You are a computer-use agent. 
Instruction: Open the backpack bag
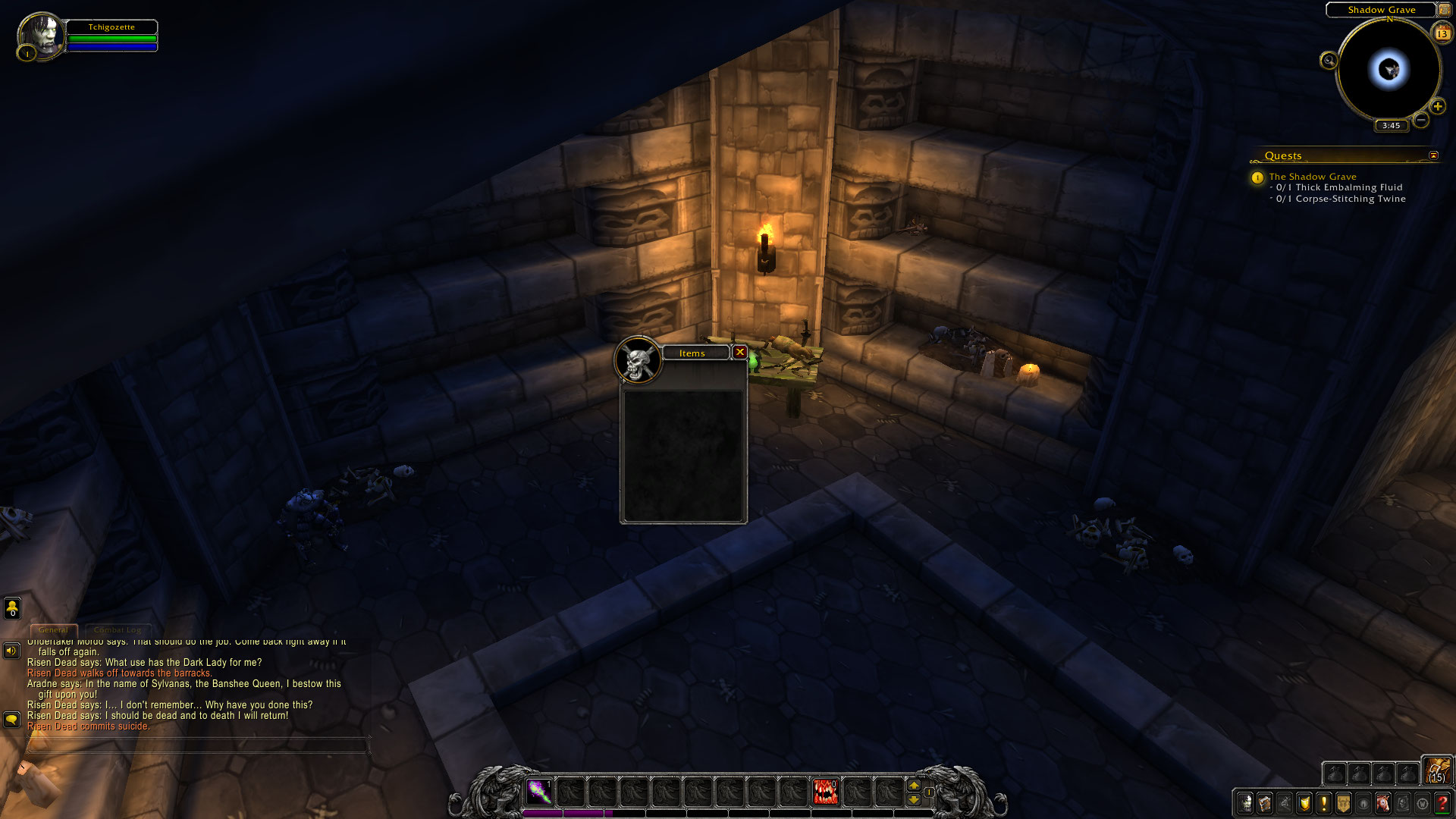[1436, 770]
